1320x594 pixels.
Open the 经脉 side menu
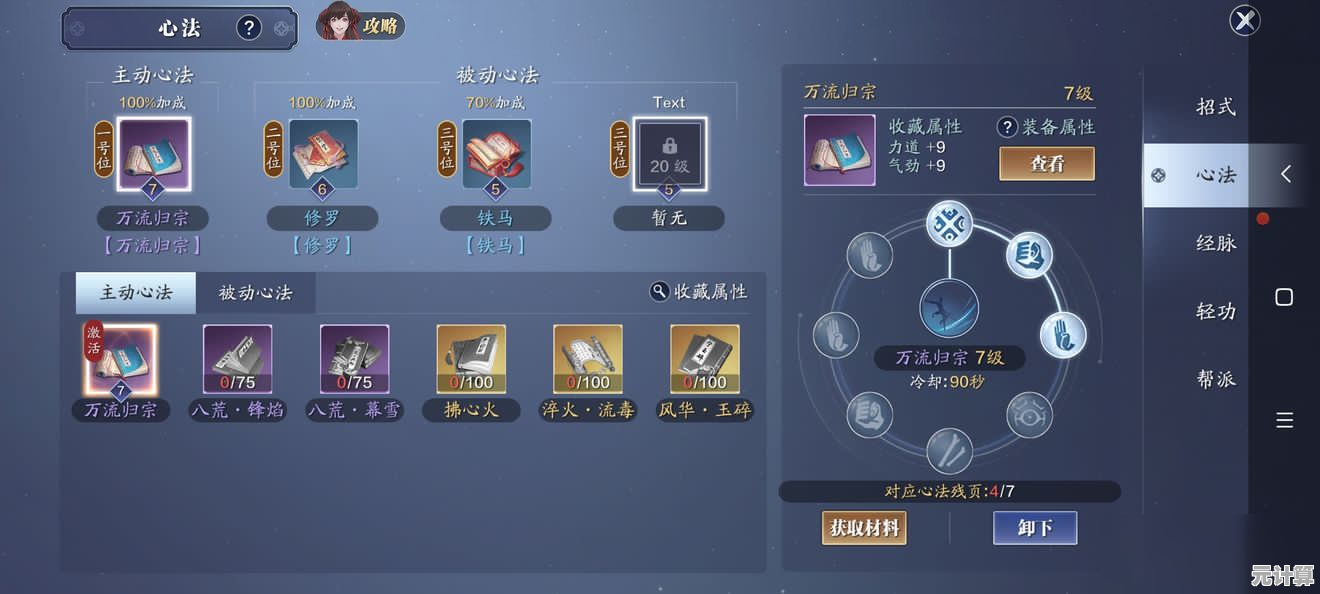[x=1216, y=243]
